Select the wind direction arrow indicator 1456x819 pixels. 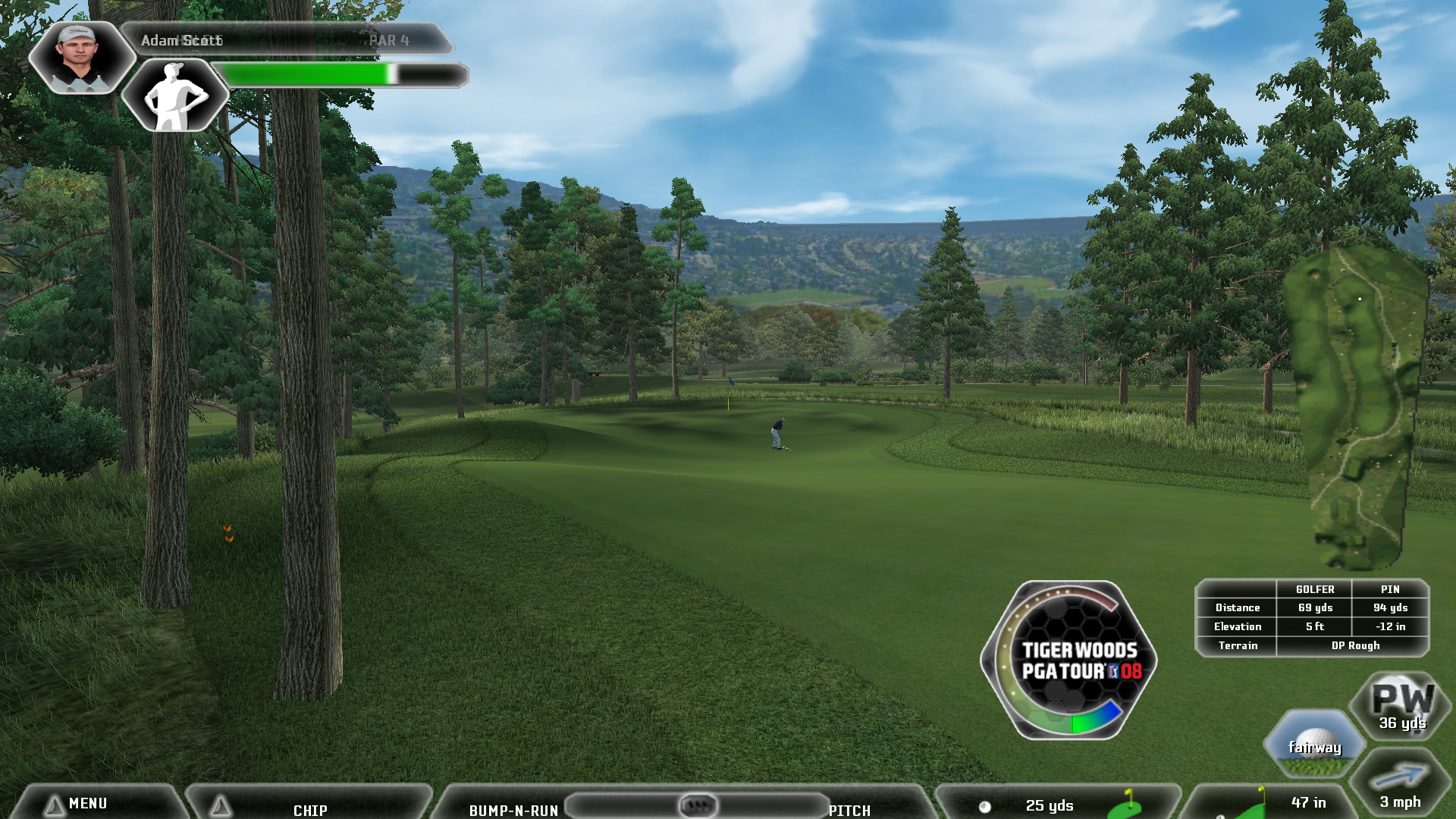coord(1400,777)
